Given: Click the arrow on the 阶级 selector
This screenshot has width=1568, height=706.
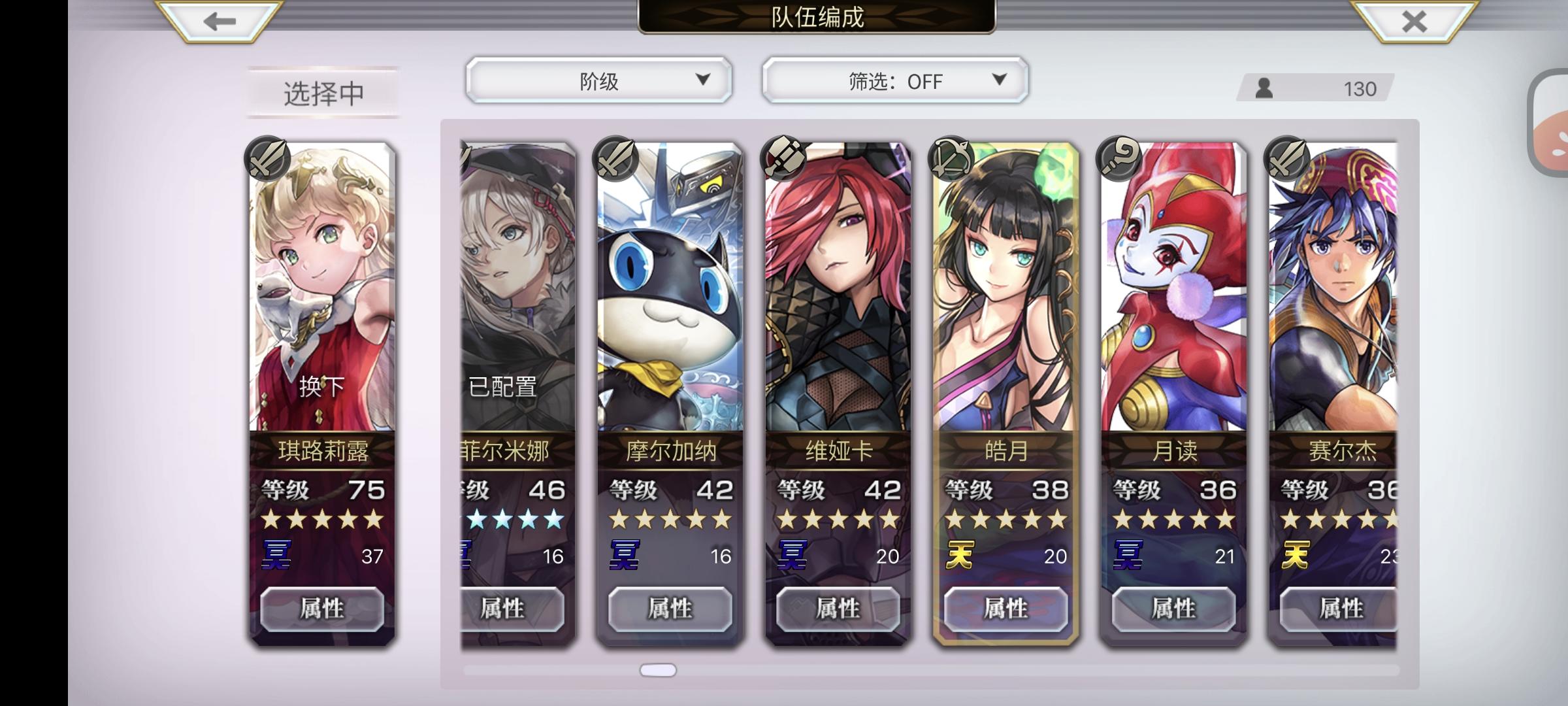Looking at the screenshot, I should [x=703, y=81].
